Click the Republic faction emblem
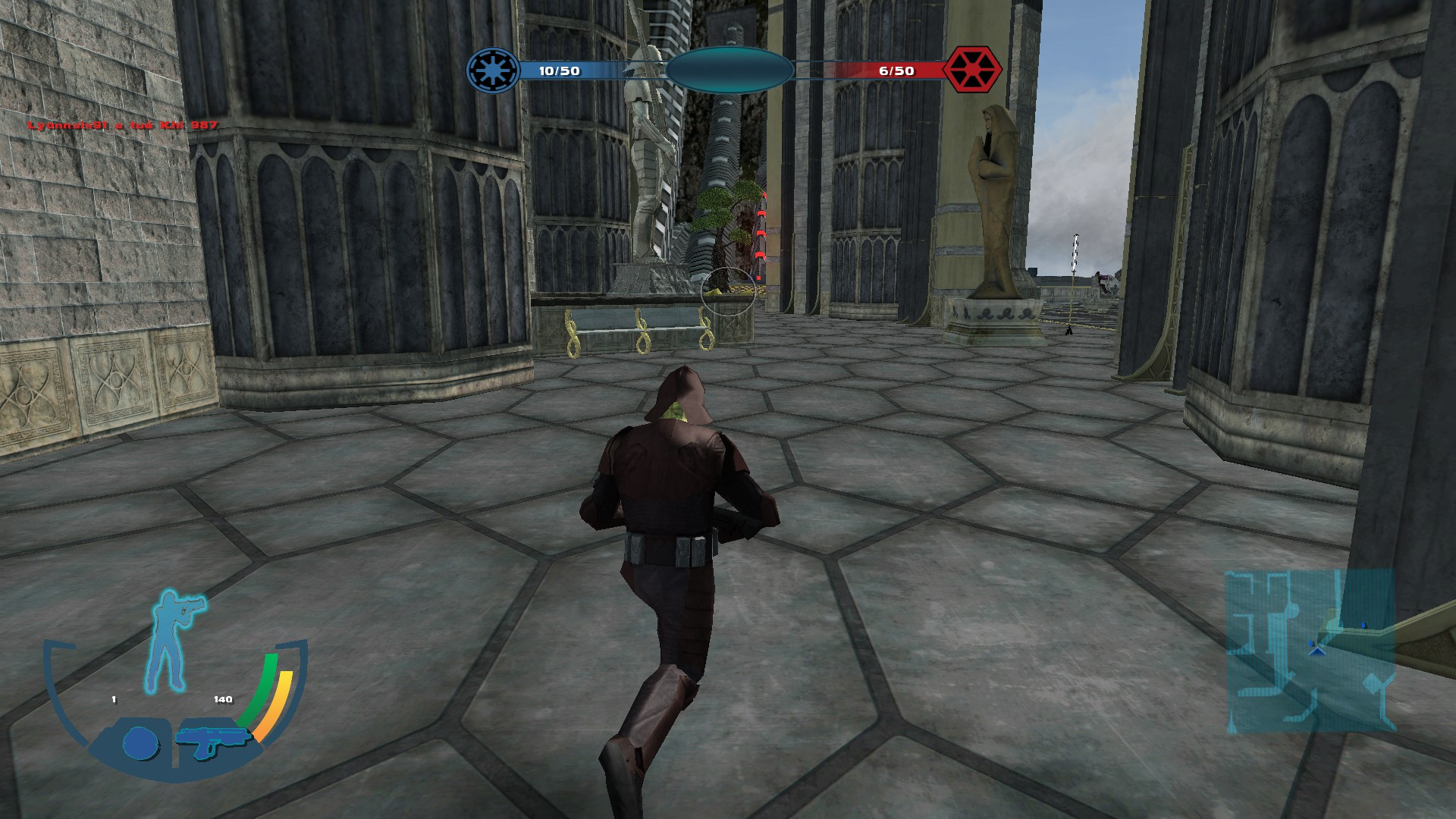Image resolution: width=1456 pixels, height=819 pixels. 493,71
